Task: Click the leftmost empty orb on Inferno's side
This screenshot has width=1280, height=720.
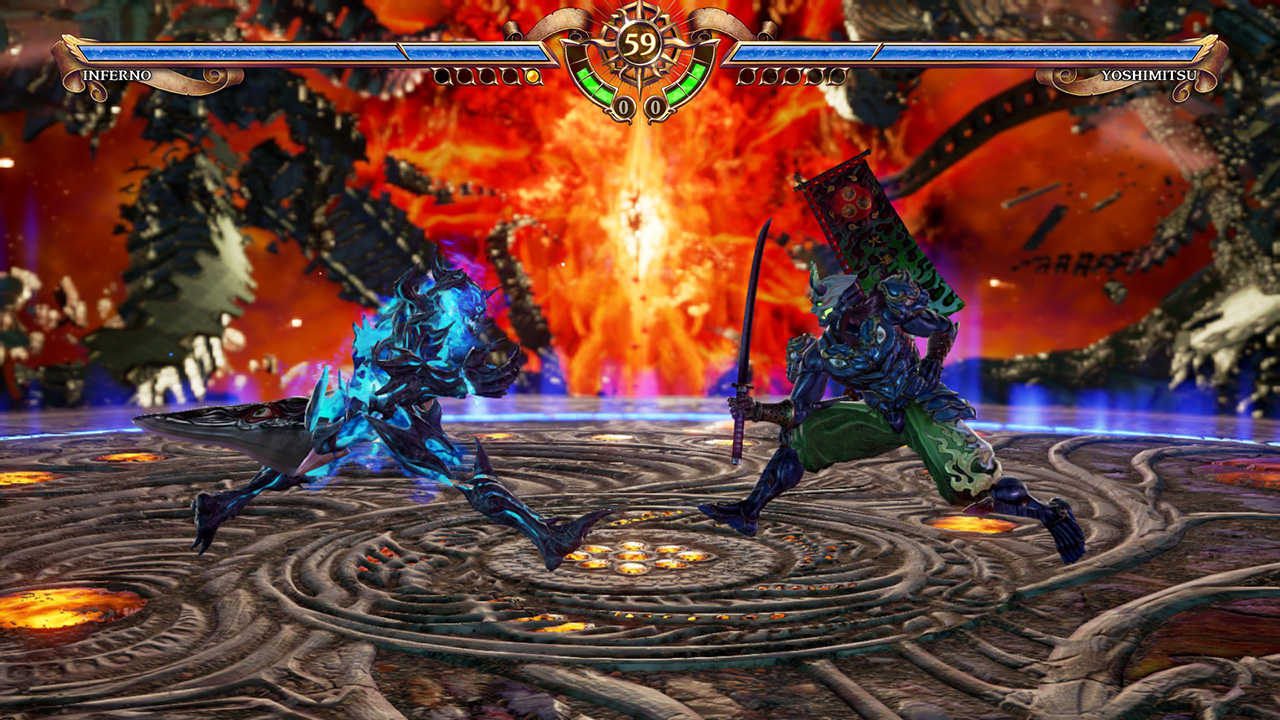Action: click(x=440, y=75)
